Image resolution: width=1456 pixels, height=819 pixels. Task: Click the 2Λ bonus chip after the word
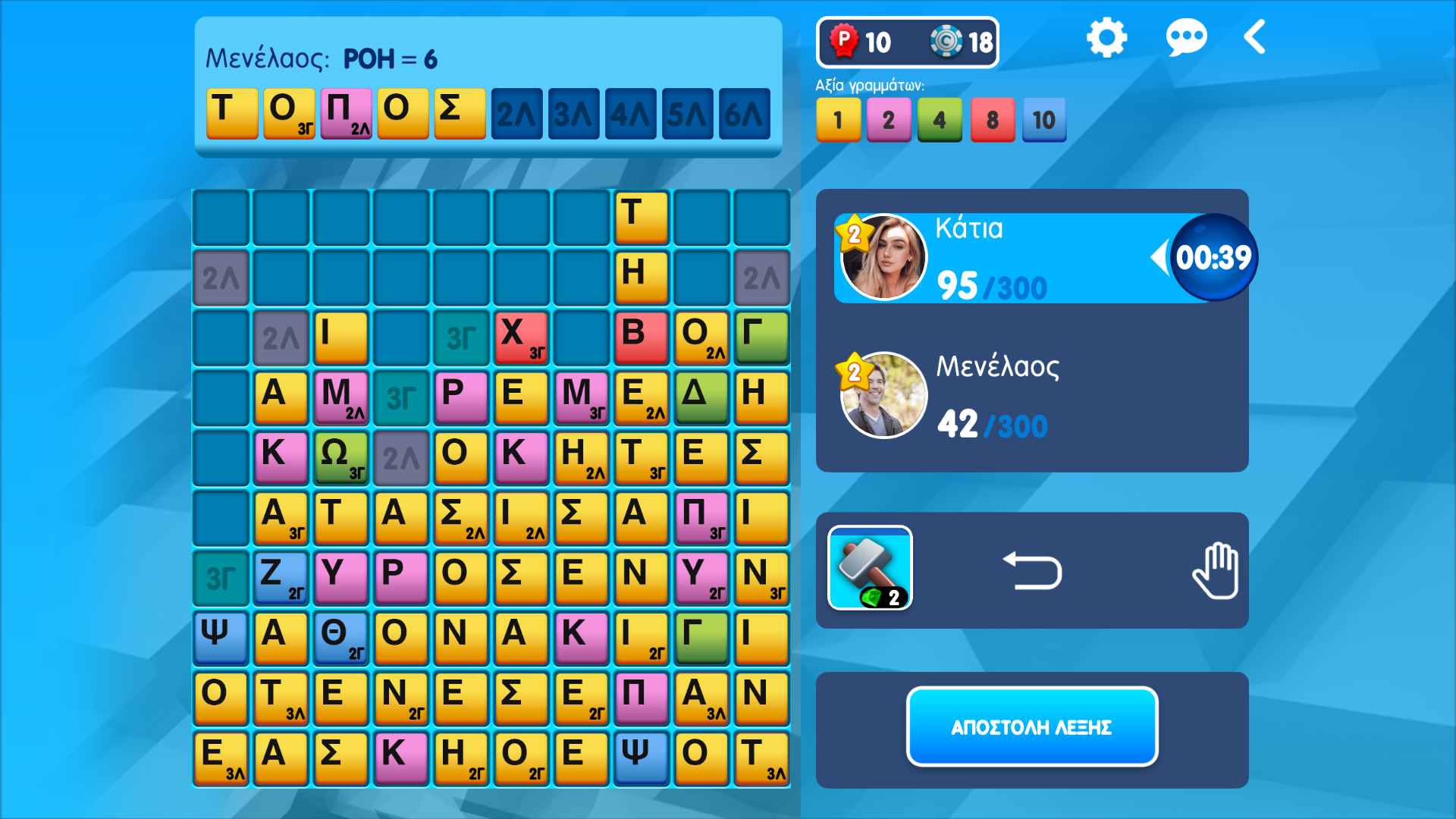[x=516, y=114]
